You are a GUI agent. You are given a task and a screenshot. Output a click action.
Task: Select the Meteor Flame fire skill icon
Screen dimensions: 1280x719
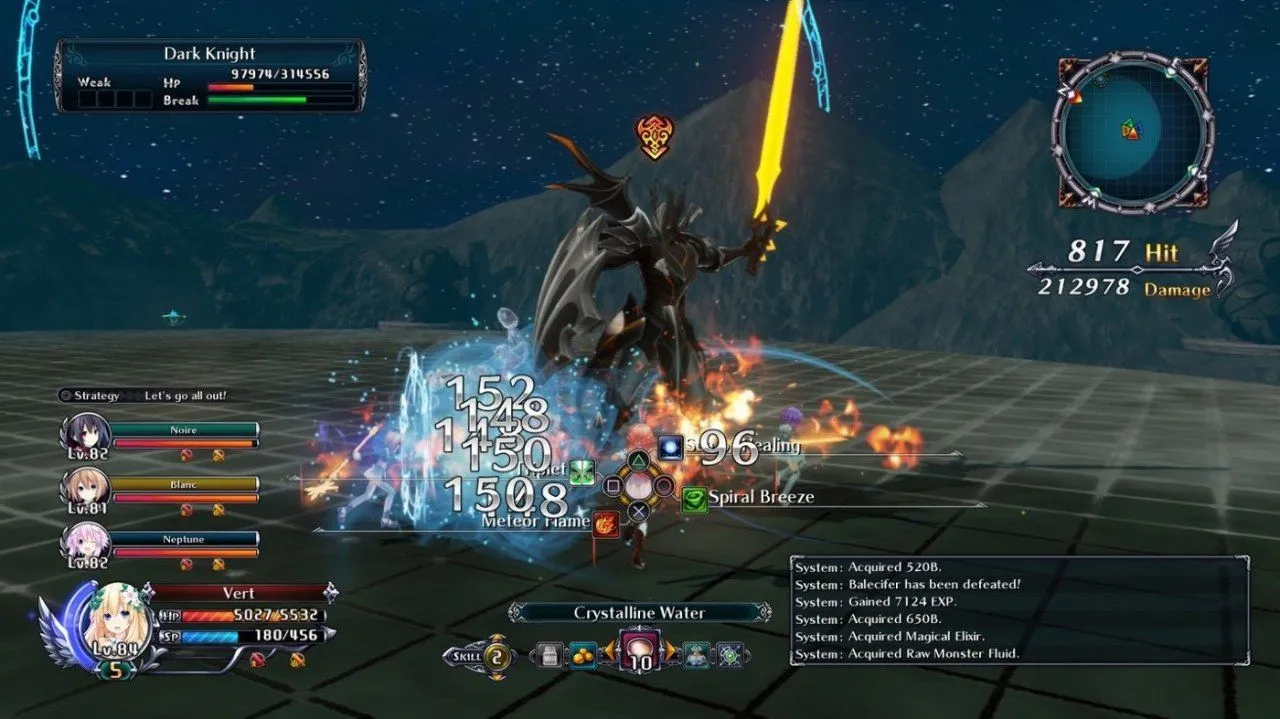pos(606,522)
